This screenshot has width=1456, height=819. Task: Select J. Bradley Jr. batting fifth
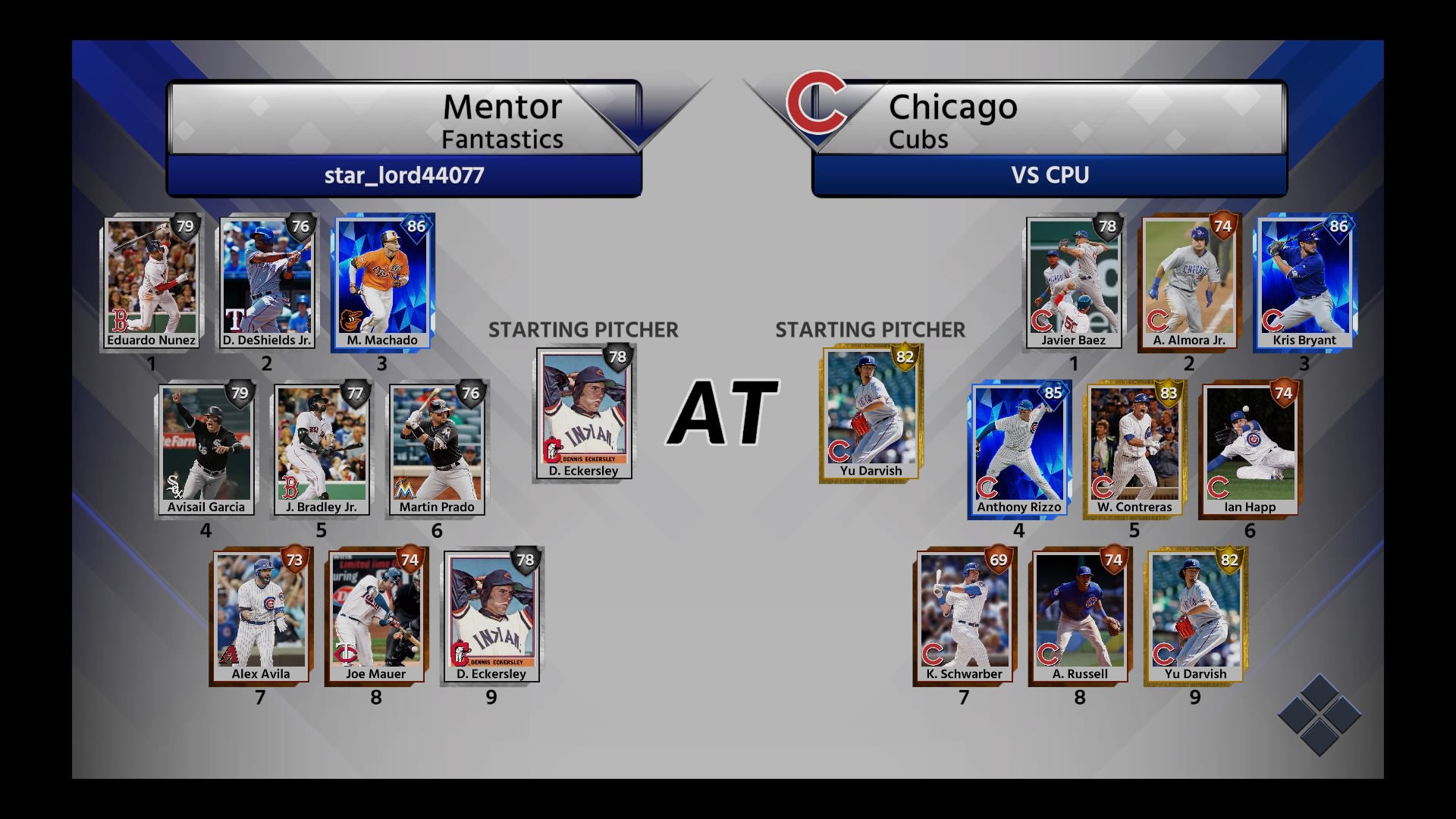pyautogui.click(x=322, y=450)
